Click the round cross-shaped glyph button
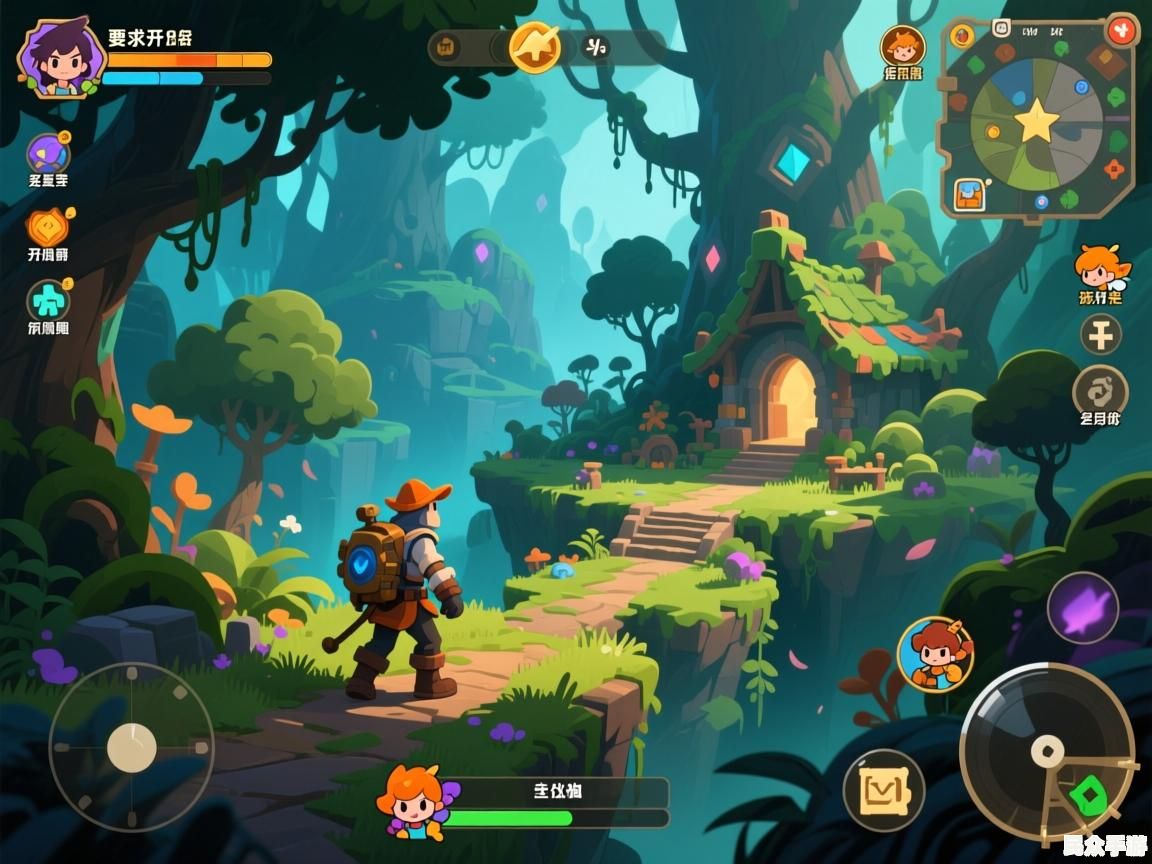The image size is (1152, 864). 1100,335
